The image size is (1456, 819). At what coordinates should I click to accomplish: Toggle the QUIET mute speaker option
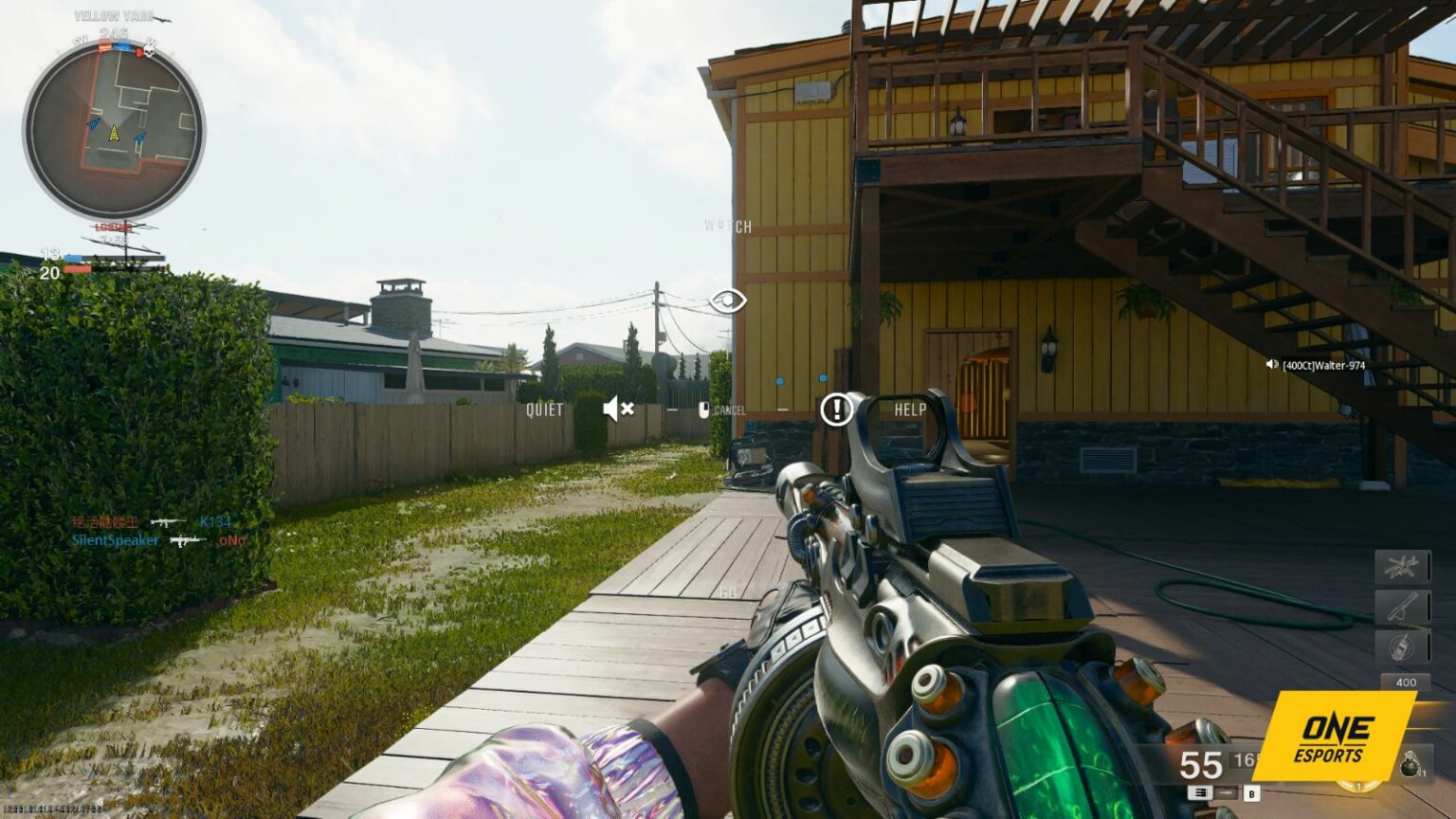click(x=618, y=409)
